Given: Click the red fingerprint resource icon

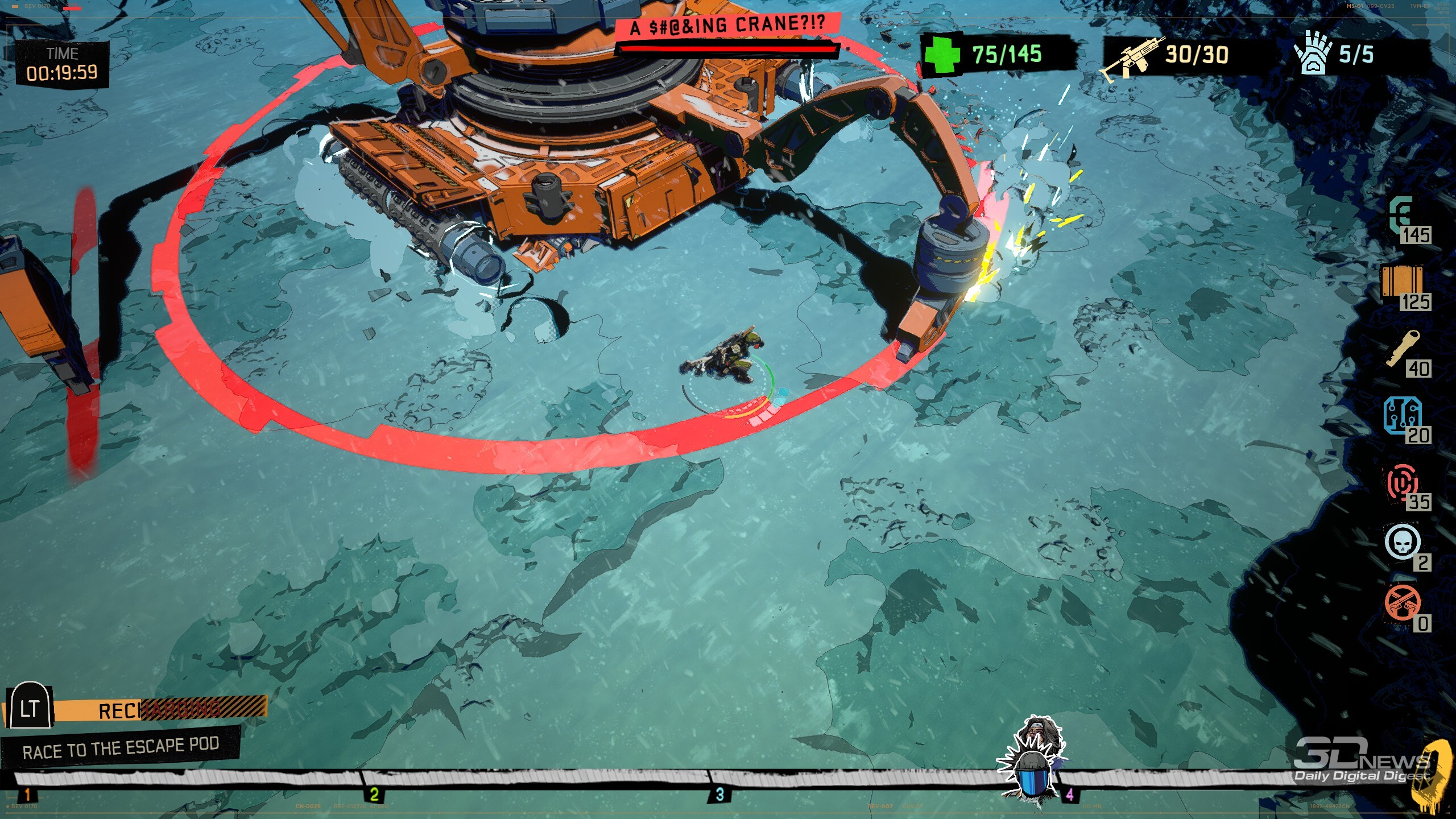Looking at the screenshot, I should coord(1402,482).
